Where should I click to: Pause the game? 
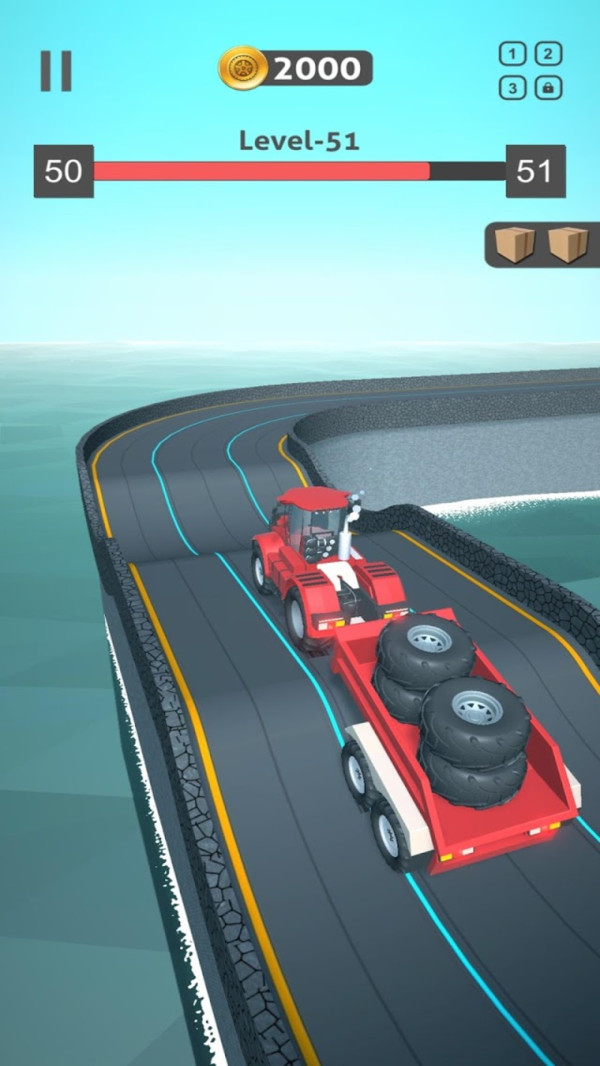click(56, 71)
